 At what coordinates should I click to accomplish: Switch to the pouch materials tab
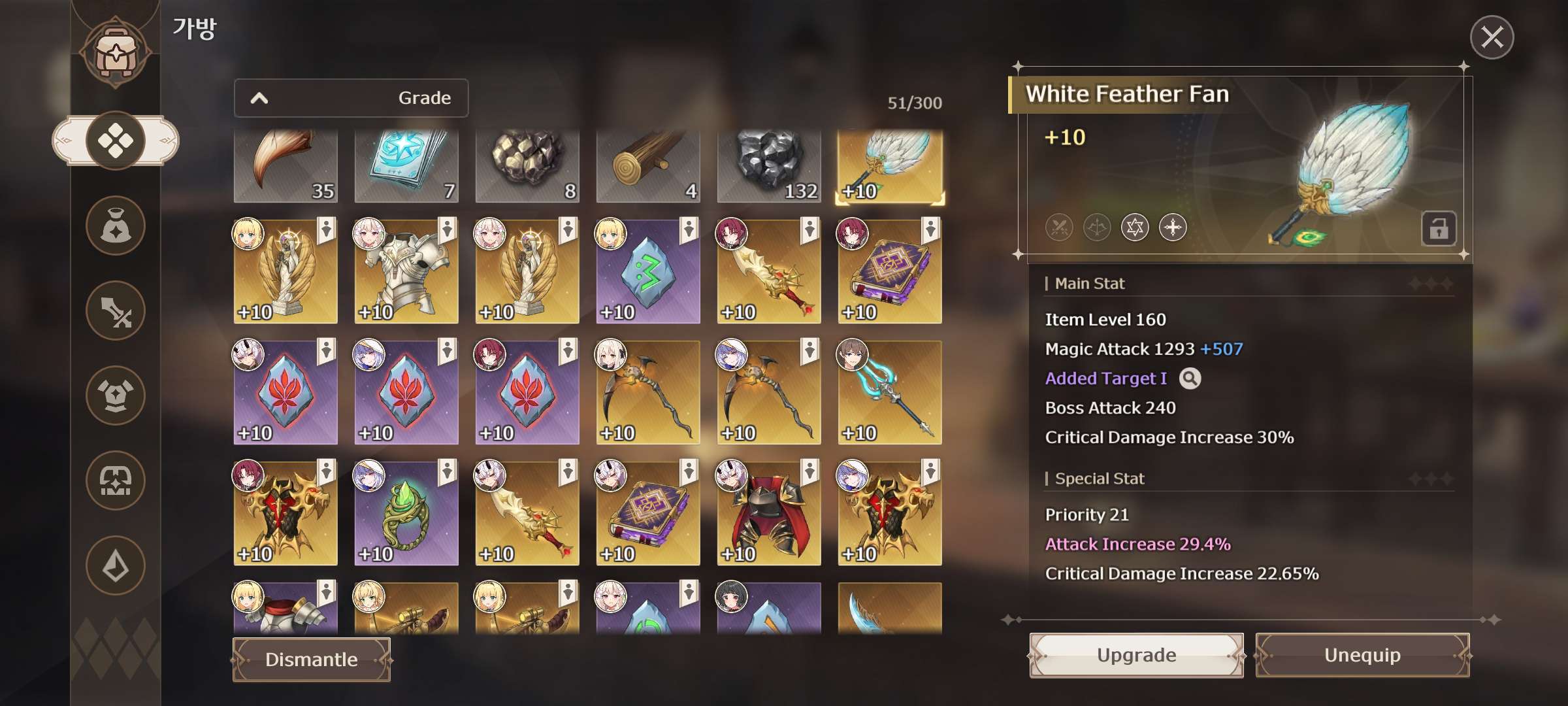[x=116, y=226]
